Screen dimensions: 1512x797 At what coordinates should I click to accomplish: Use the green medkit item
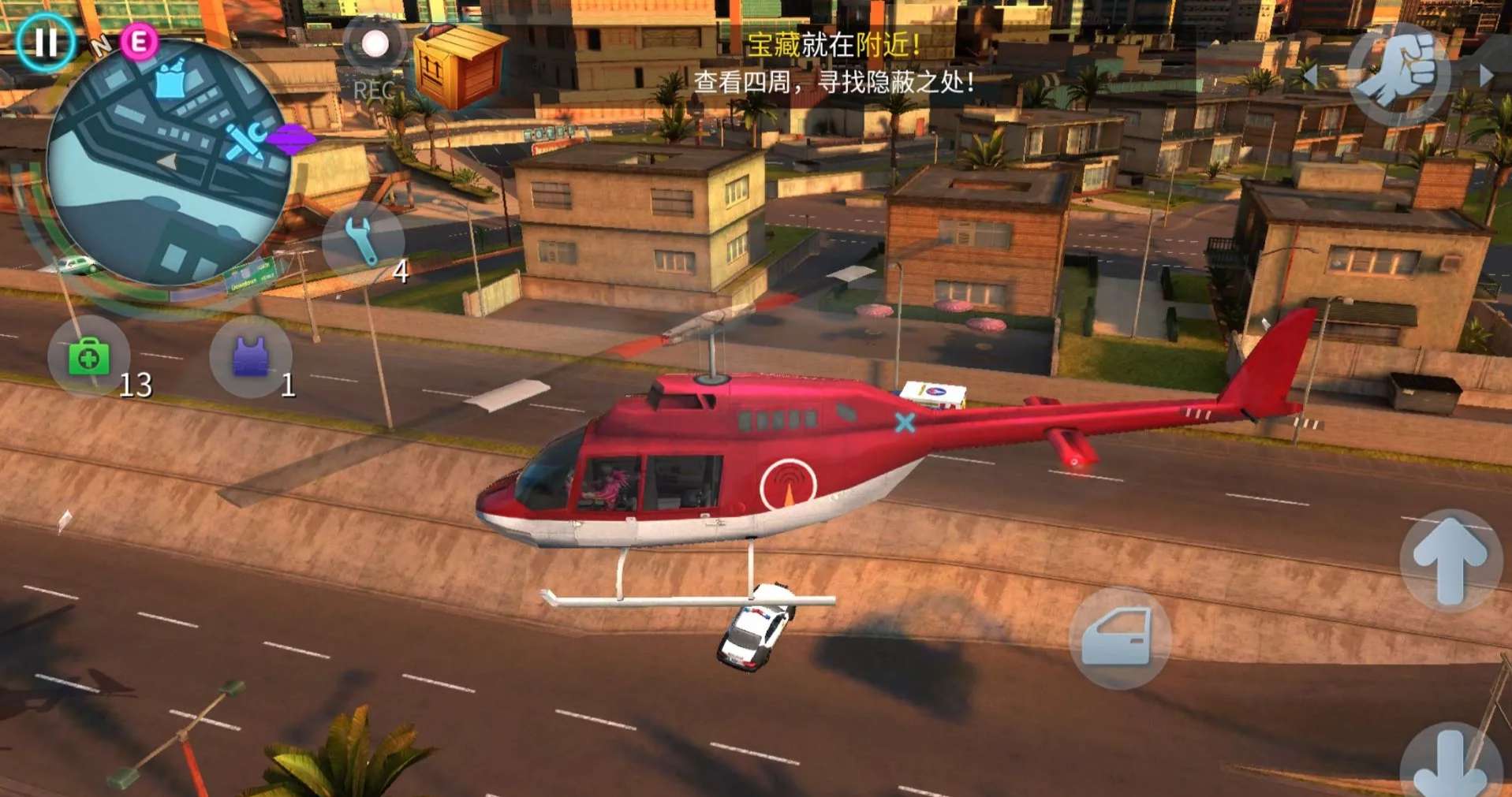coord(88,358)
